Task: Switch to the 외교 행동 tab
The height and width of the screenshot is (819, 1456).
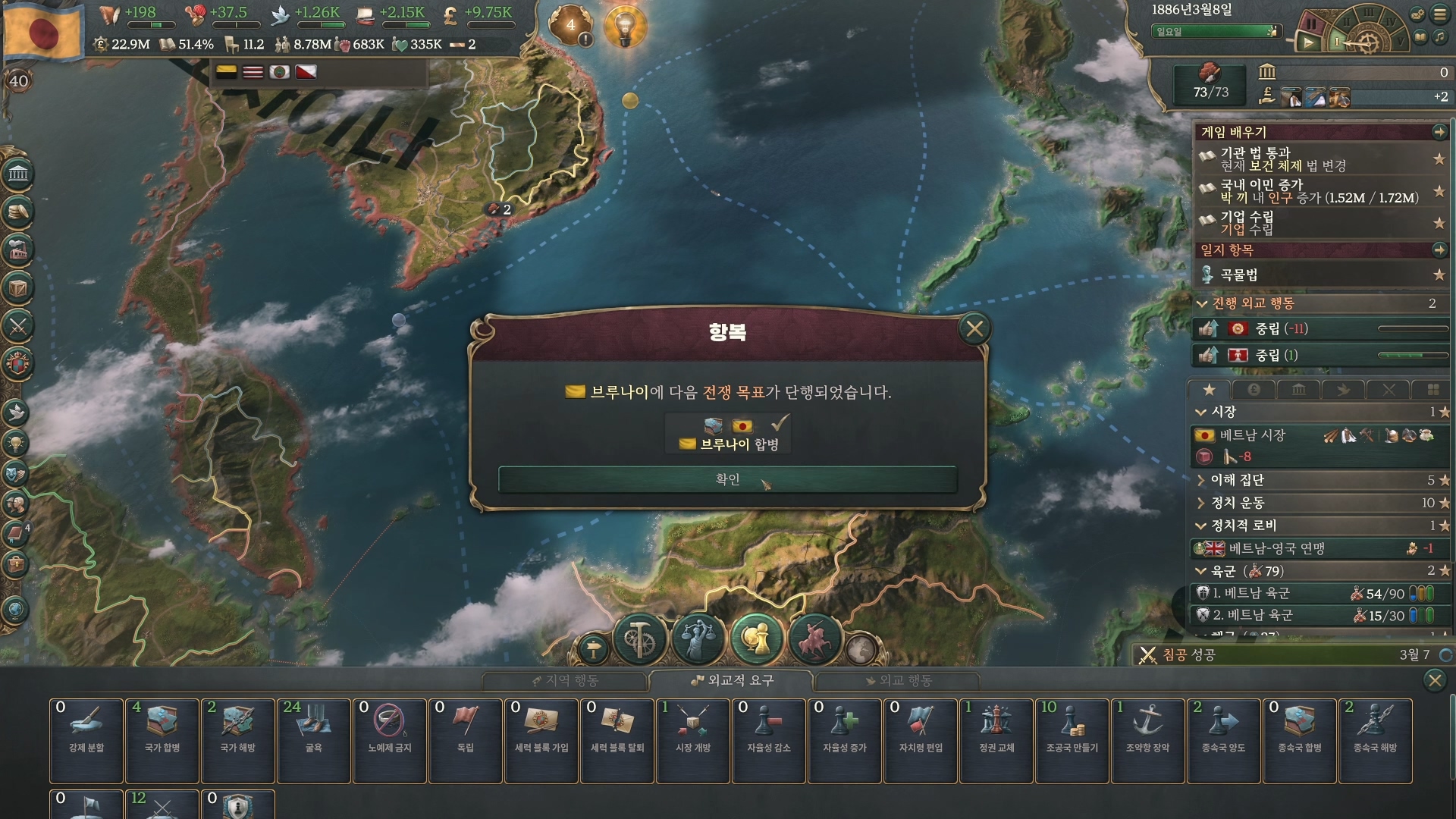Action: [898, 681]
